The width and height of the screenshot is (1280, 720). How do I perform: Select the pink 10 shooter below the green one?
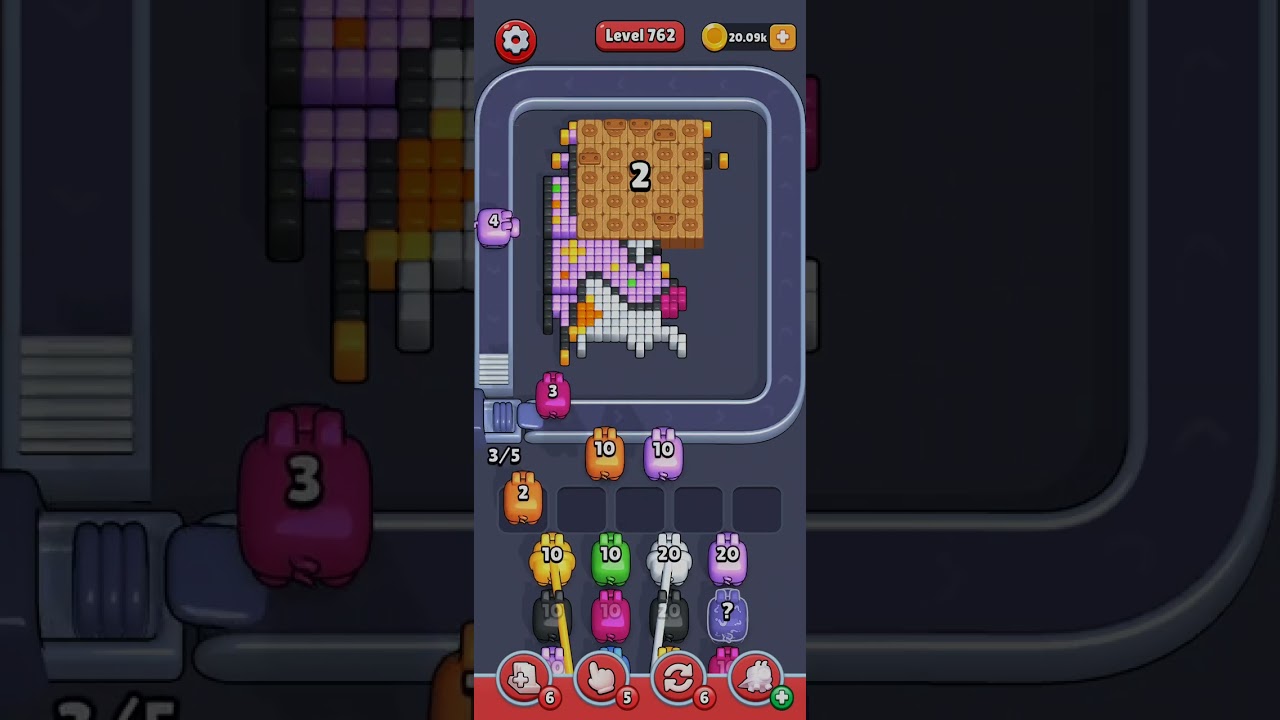[x=610, y=617]
